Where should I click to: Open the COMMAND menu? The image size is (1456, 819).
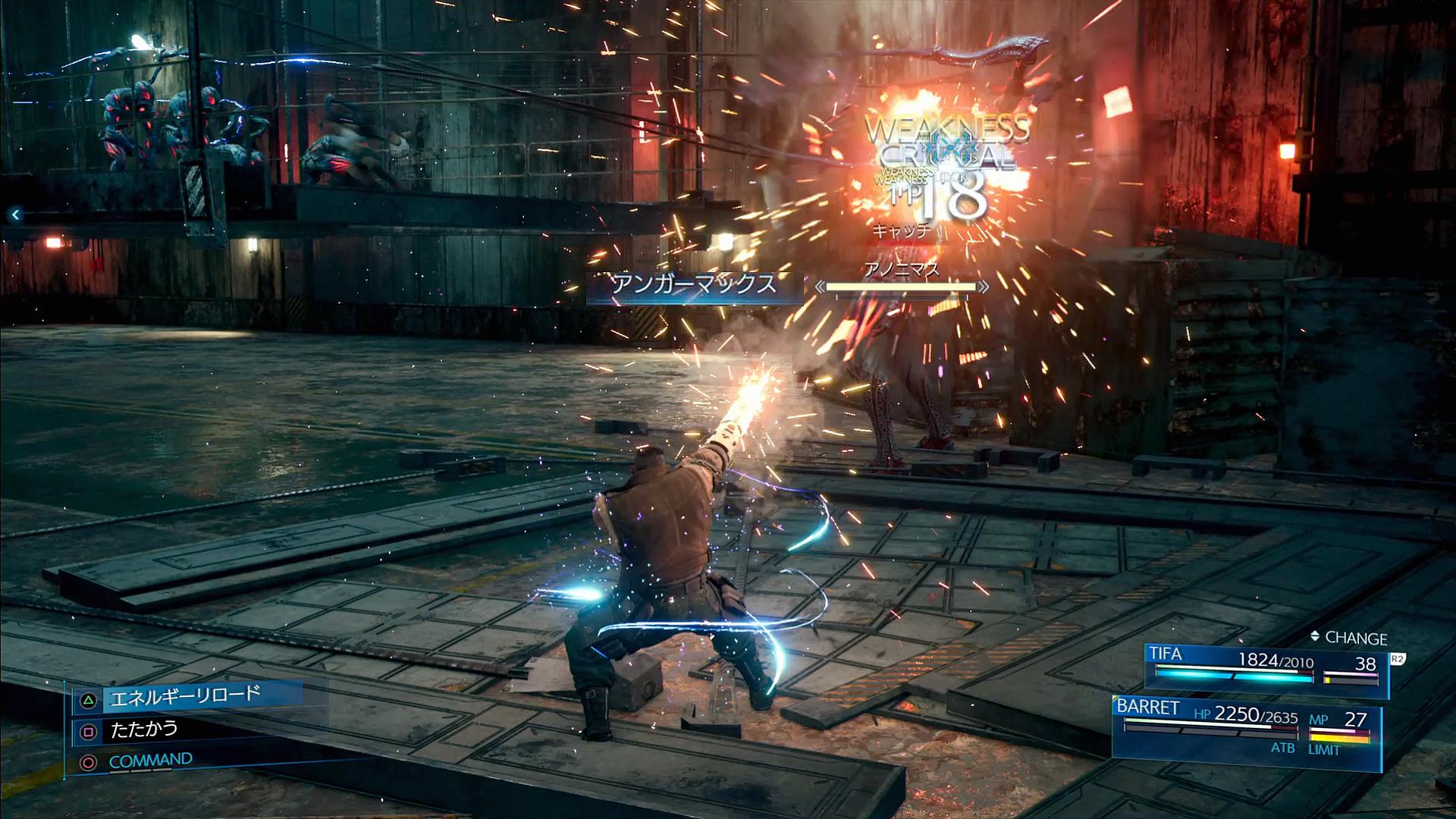[149, 761]
